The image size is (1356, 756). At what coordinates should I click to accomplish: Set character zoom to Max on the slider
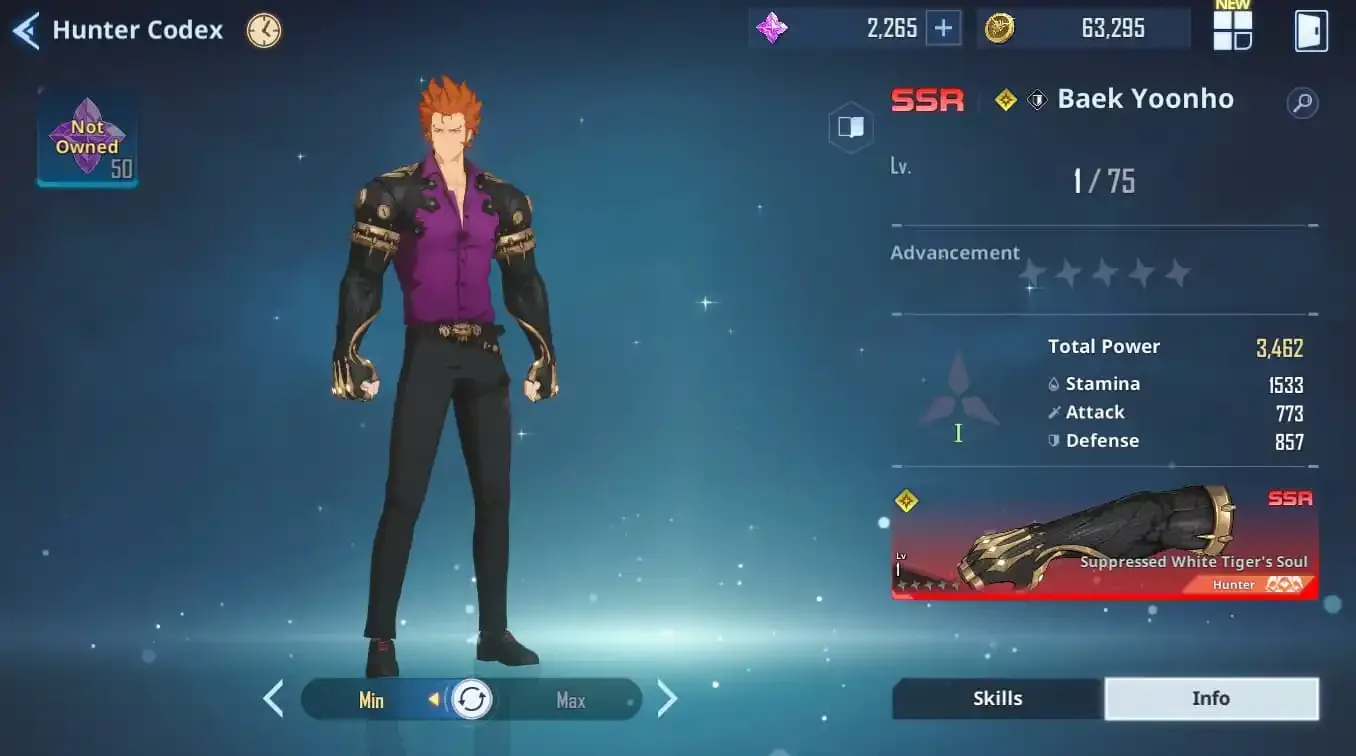[x=570, y=700]
